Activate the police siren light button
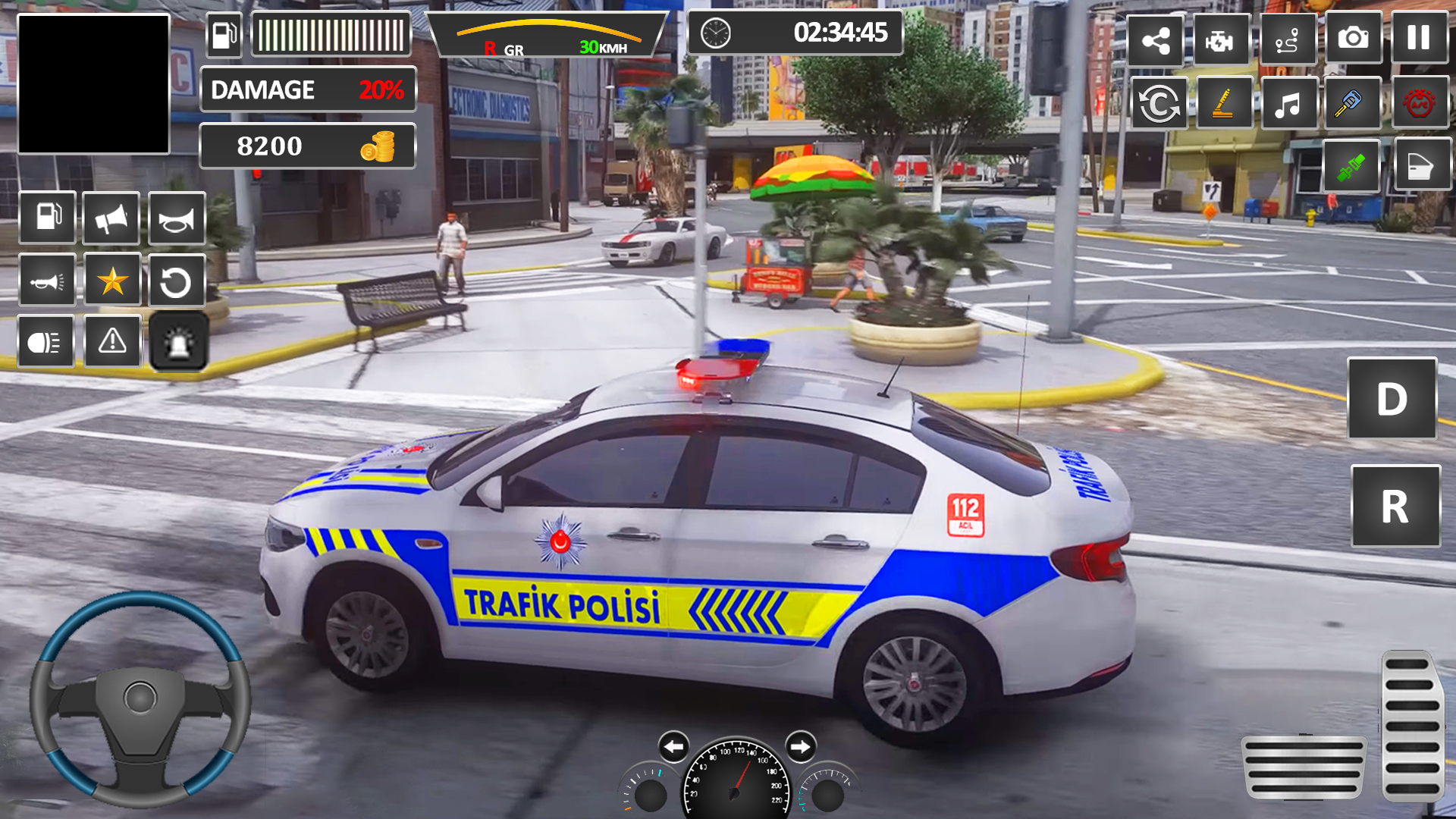1456x819 pixels. [x=178, y=343]
